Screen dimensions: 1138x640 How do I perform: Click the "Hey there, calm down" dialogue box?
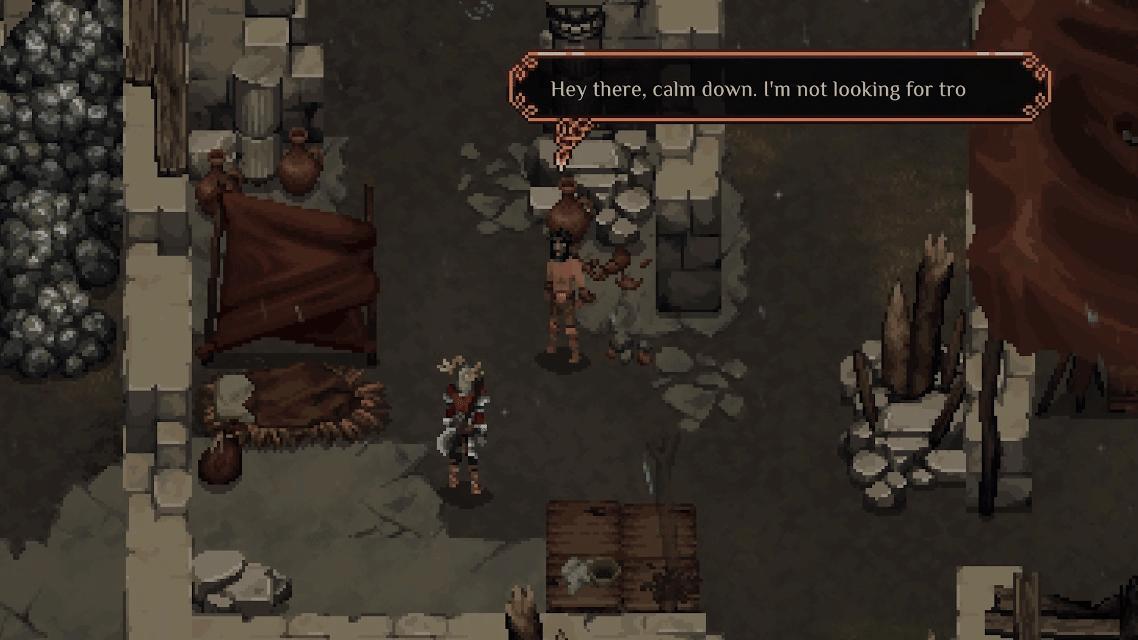[x=778, y=89]
